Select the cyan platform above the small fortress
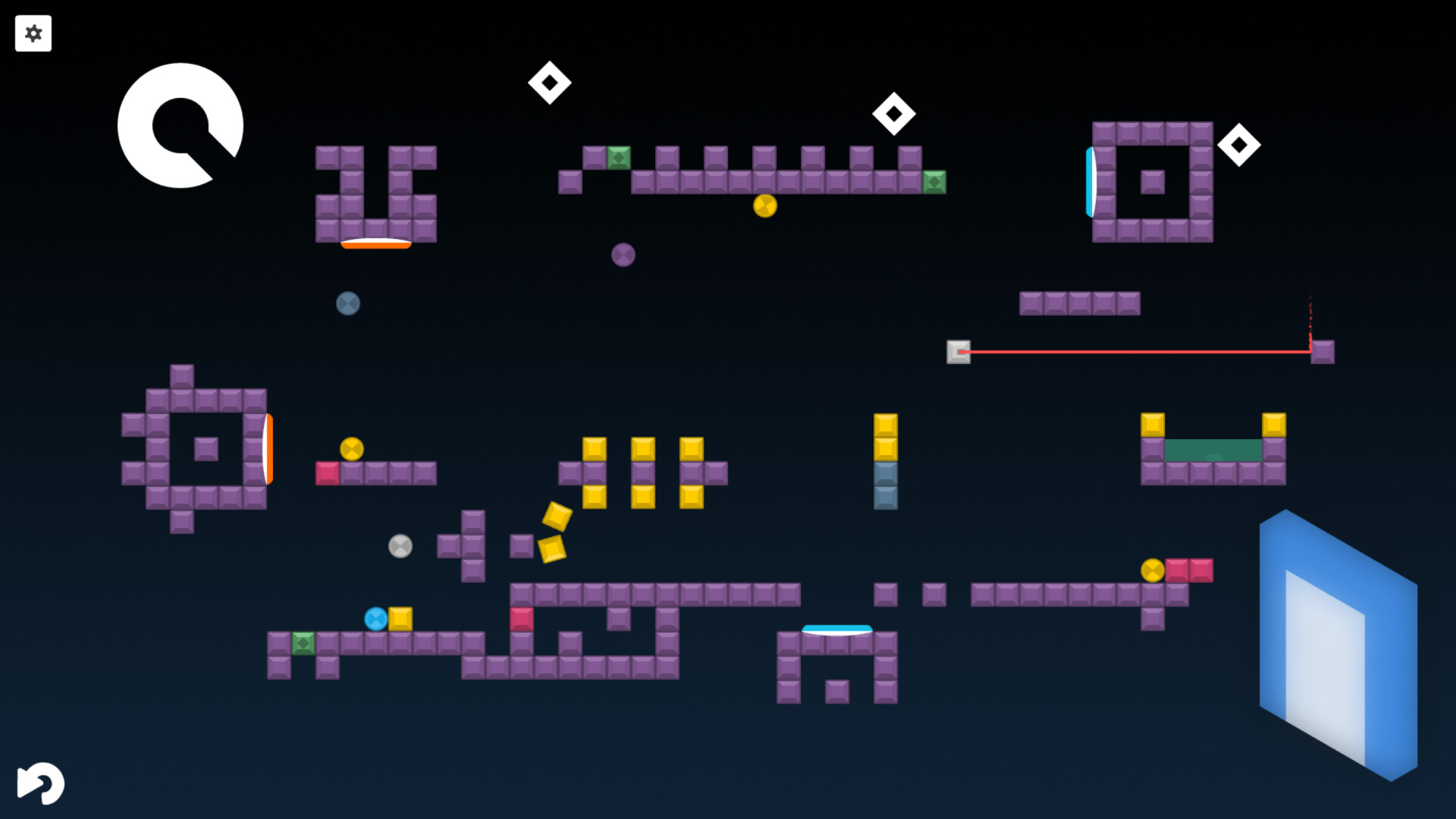This screenshot has height=819, width=1456. coord(836,627)
